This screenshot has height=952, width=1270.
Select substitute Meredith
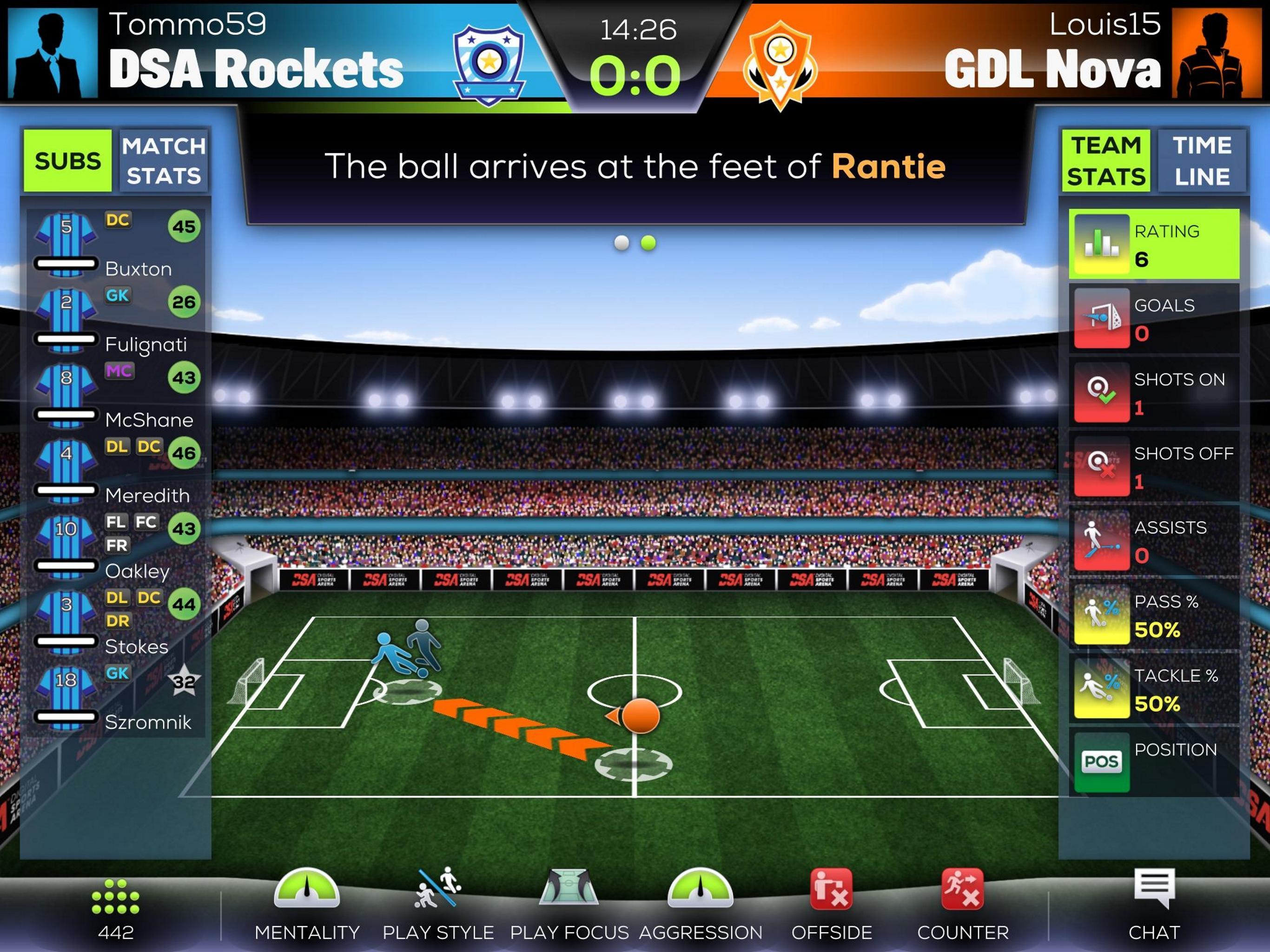(116, 471)
